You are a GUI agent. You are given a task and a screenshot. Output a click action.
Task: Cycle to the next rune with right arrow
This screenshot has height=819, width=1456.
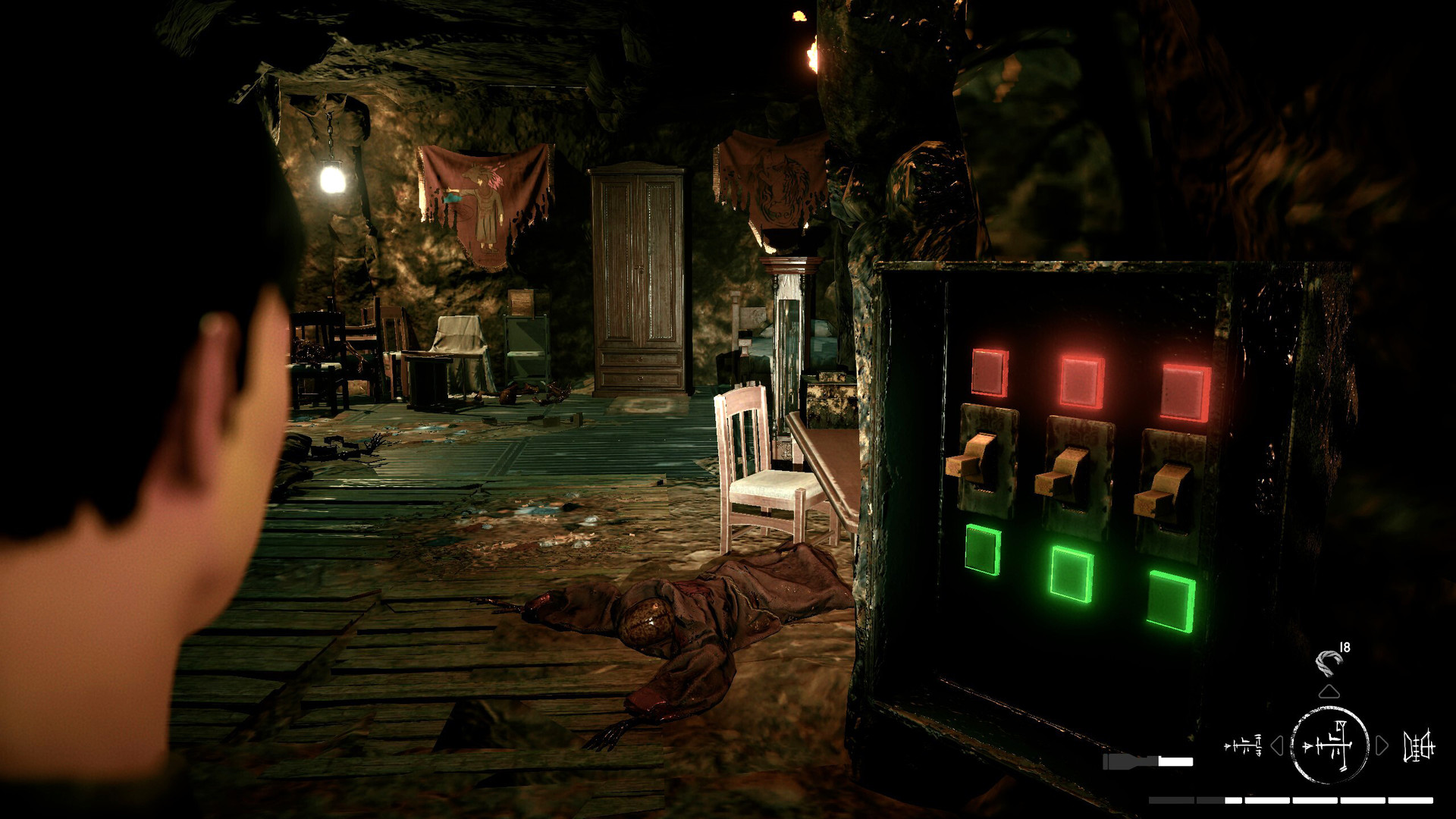tap(1381, 746)
